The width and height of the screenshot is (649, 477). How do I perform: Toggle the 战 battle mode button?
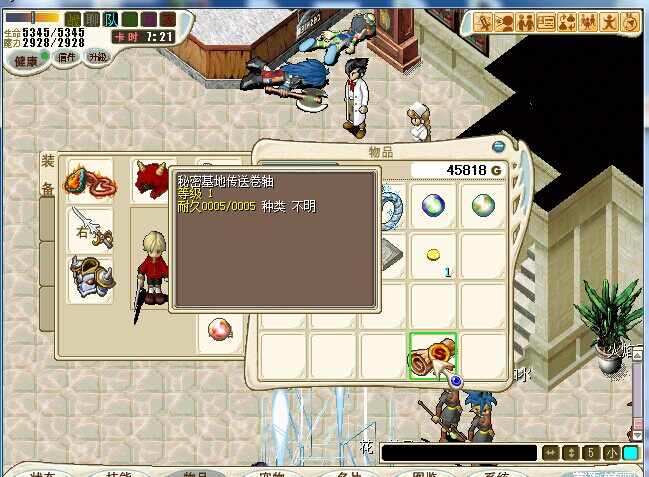tap(73, 18)
